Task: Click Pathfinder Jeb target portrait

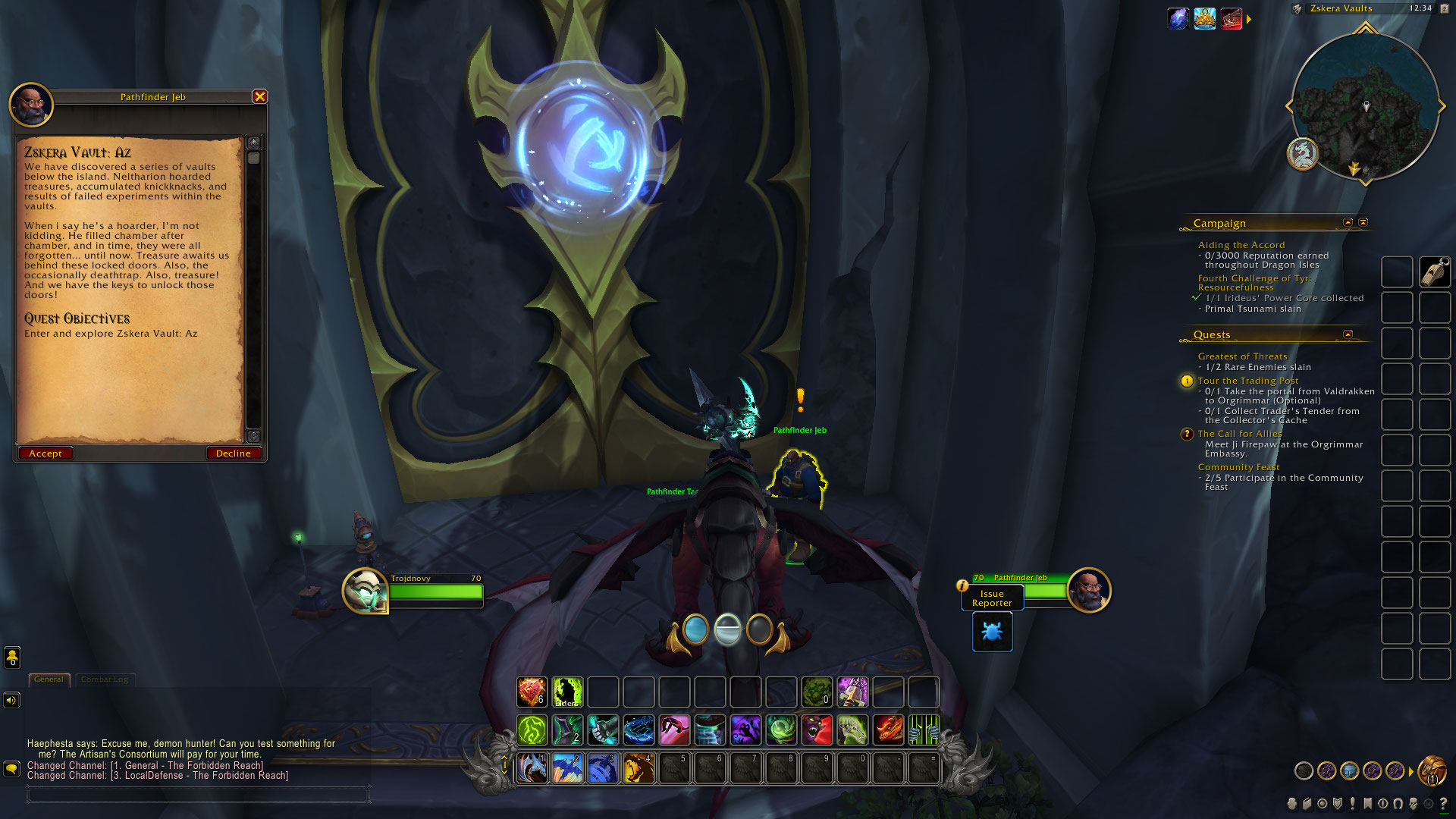Action: 1089,590
